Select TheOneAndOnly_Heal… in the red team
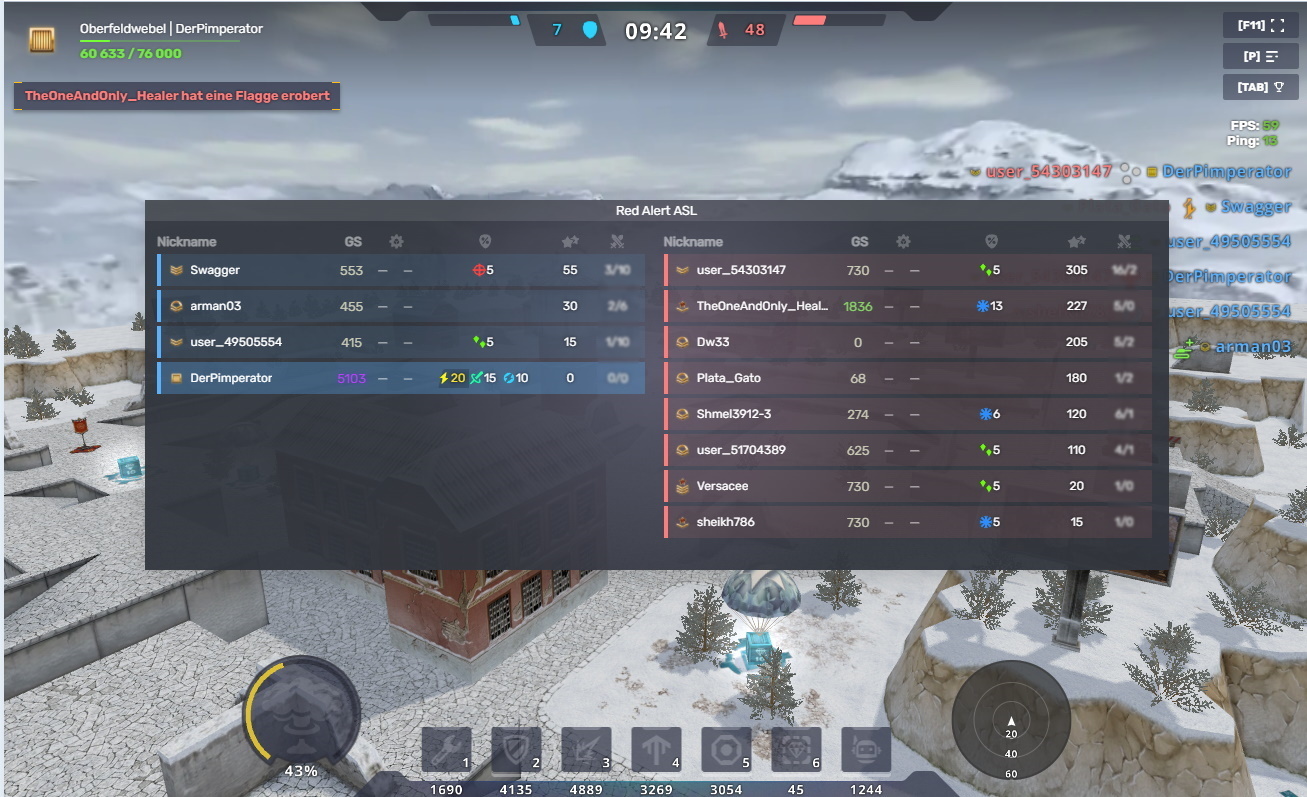Screen dimensions: 1307x797 pos(907,306)
